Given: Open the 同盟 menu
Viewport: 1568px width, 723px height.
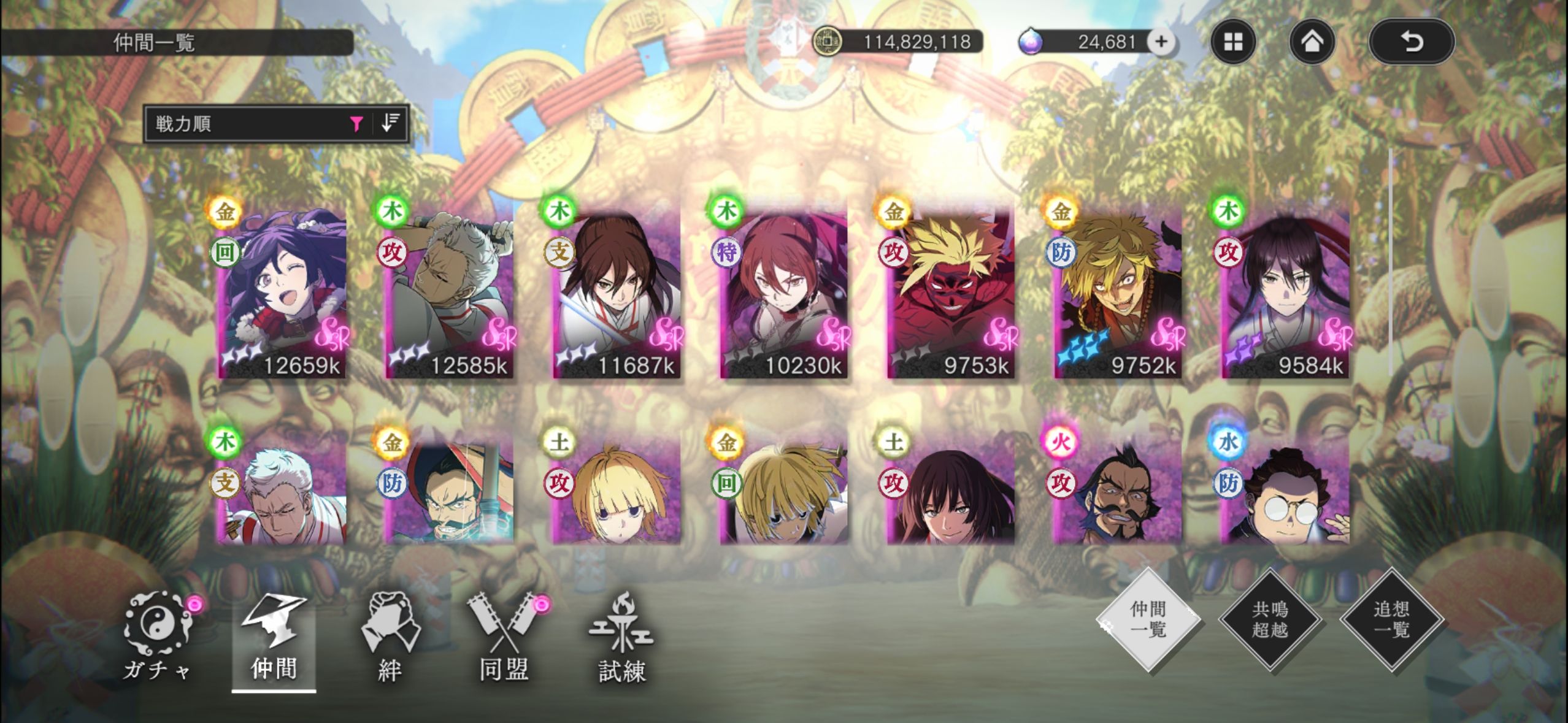Looking at the screenshot, I should pyautogui.click(x=504, y=638).
